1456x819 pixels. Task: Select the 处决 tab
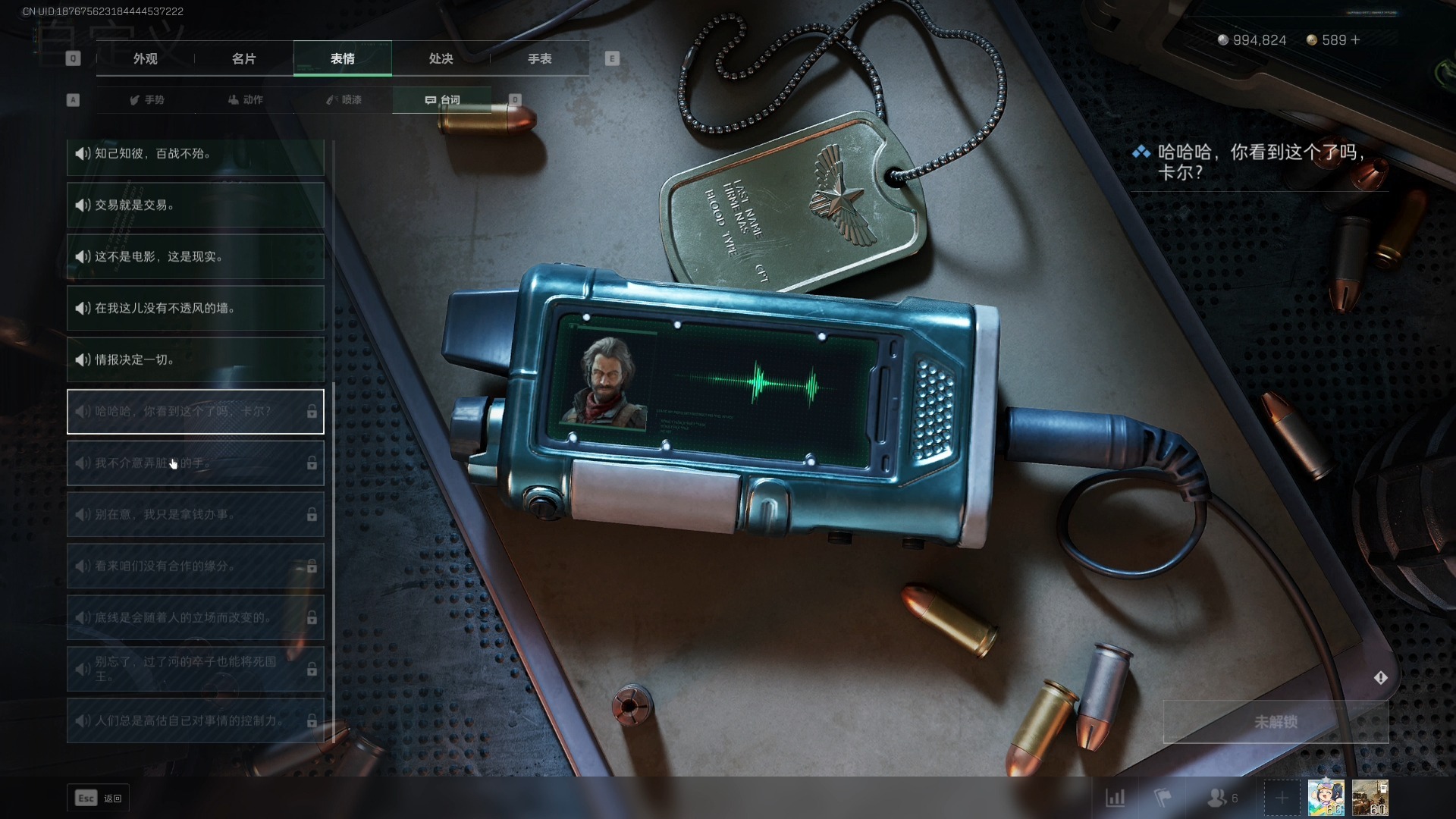441,58
